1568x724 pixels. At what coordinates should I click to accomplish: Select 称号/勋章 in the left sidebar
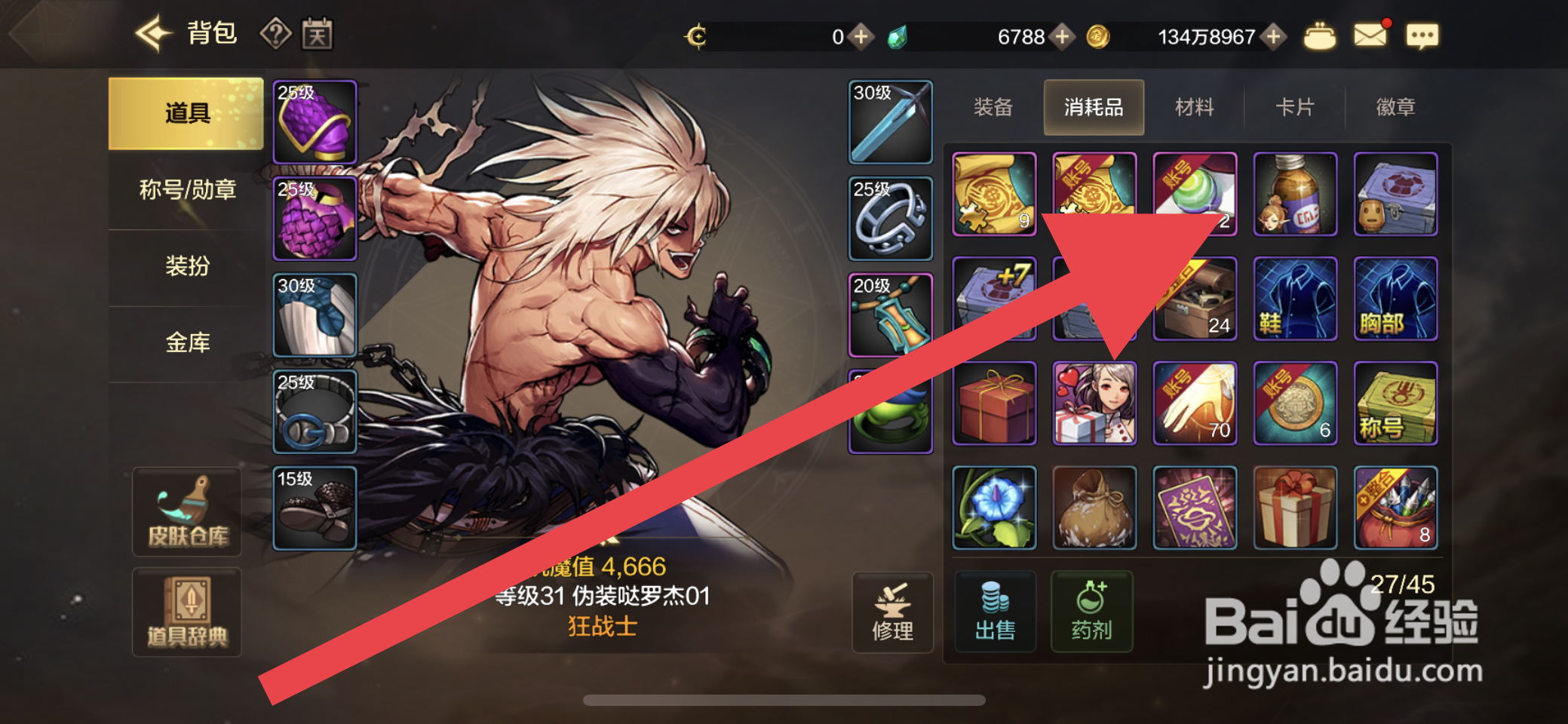pyautogui.click(x=186, y=190)
